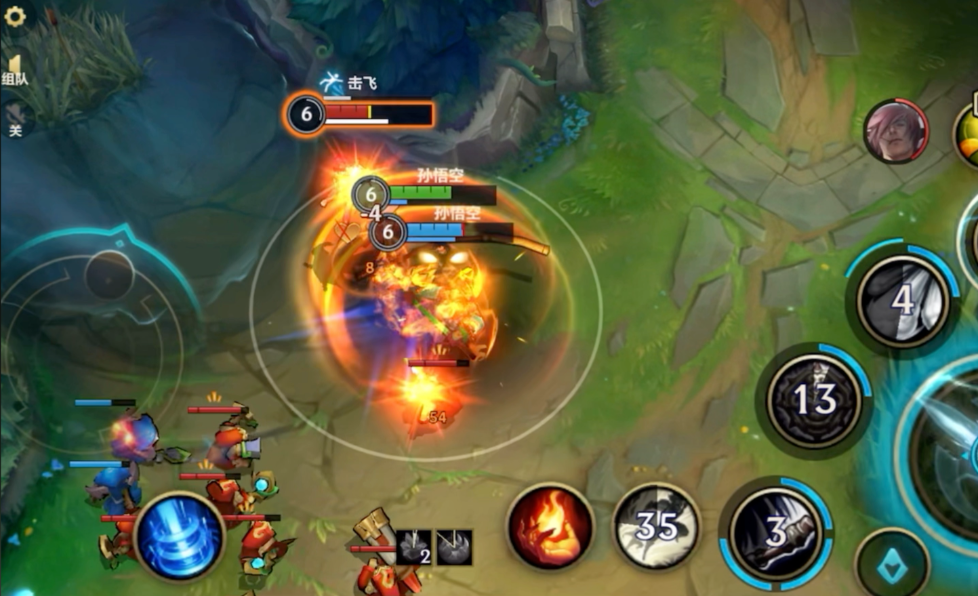Activate the Ignite flame summoner spell
The width and height of the screenshot is (978, 596).
pyautogui.click(x=549, y=525)
